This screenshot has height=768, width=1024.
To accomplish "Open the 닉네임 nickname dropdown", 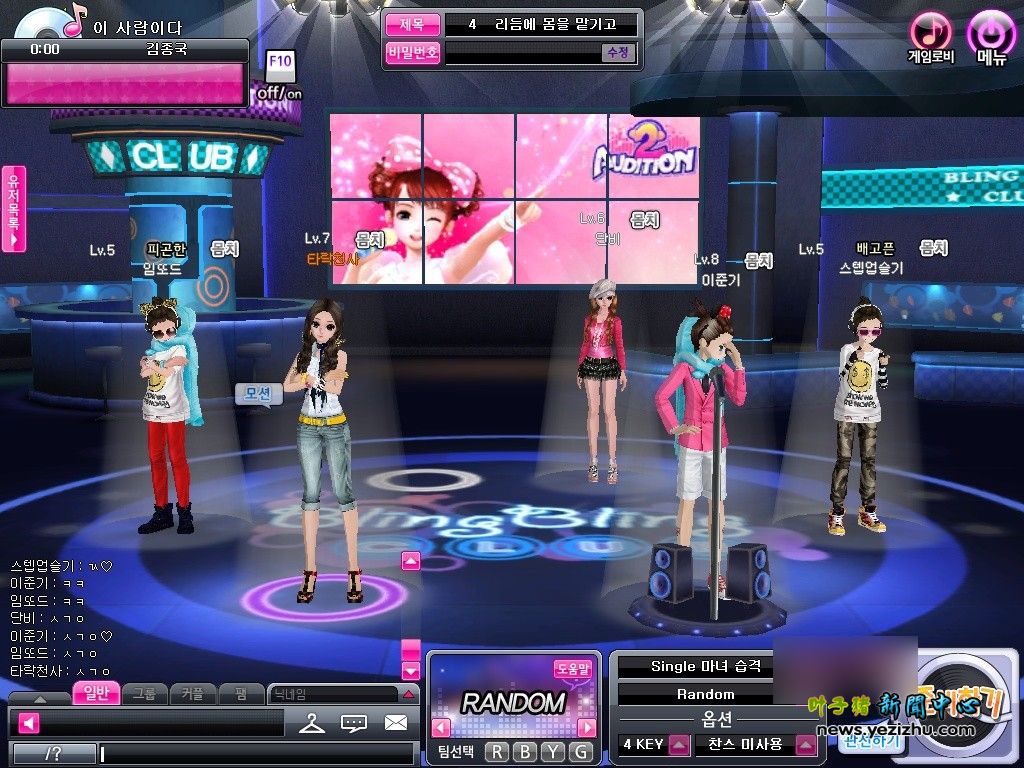I will [x=408, y=693].
